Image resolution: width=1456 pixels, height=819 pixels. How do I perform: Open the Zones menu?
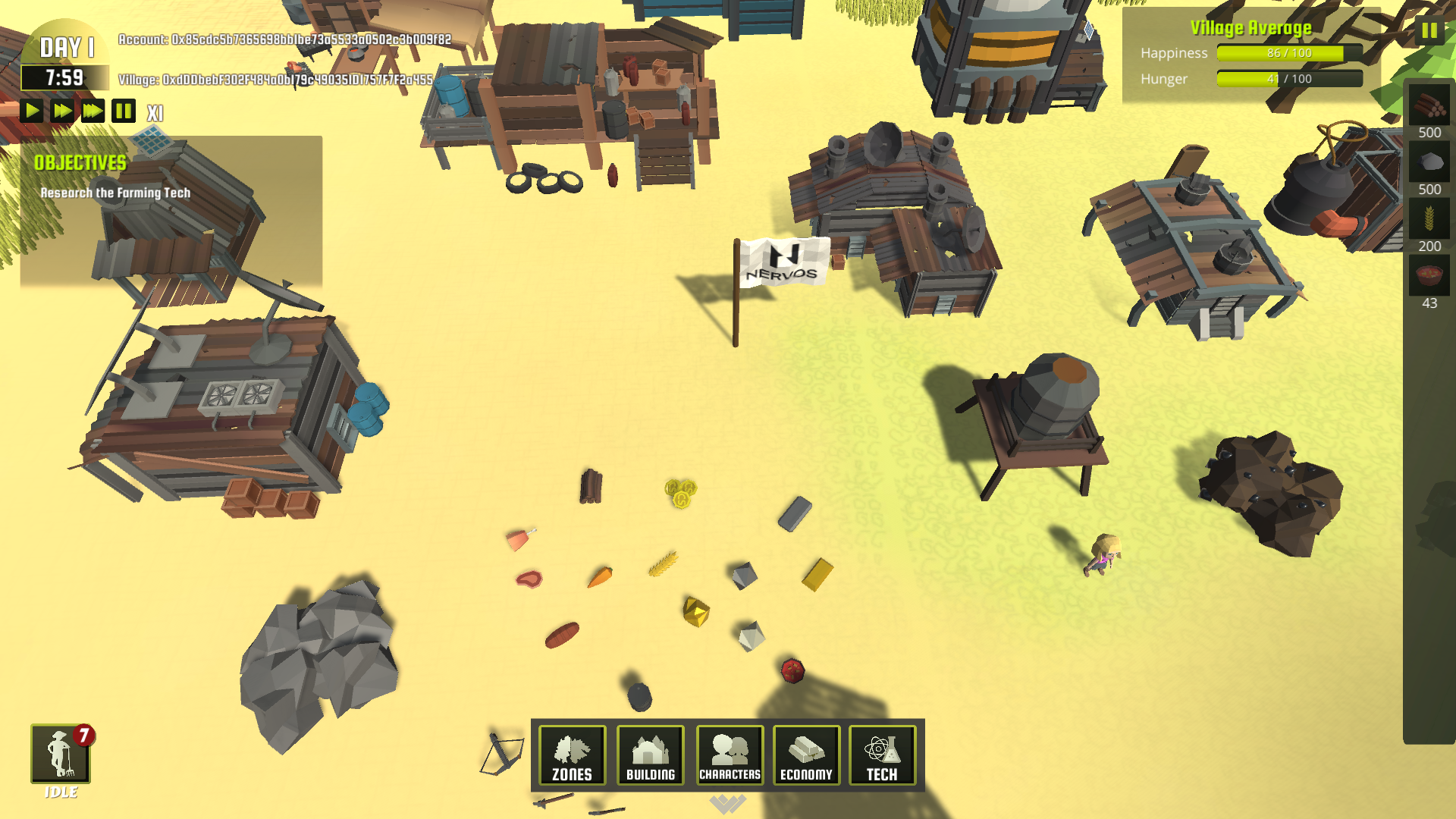(x=572, y=755)
